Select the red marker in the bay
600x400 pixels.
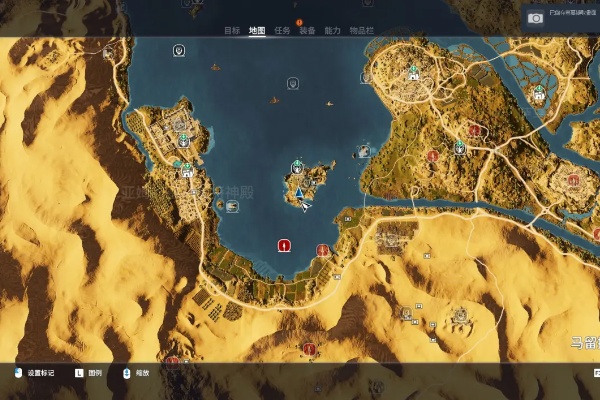pos(284,245)
